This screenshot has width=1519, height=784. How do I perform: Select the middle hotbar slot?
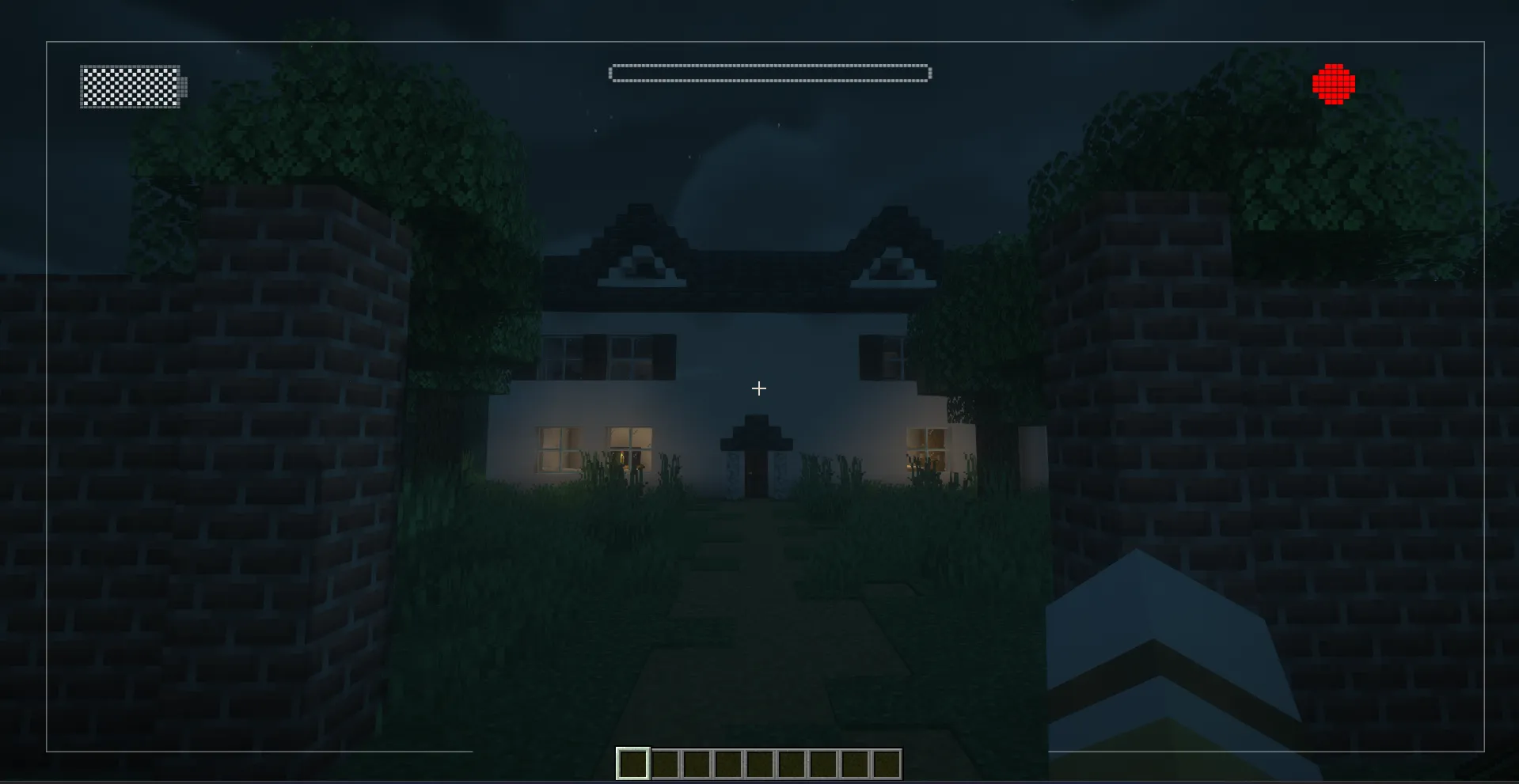tap(758, 763)
